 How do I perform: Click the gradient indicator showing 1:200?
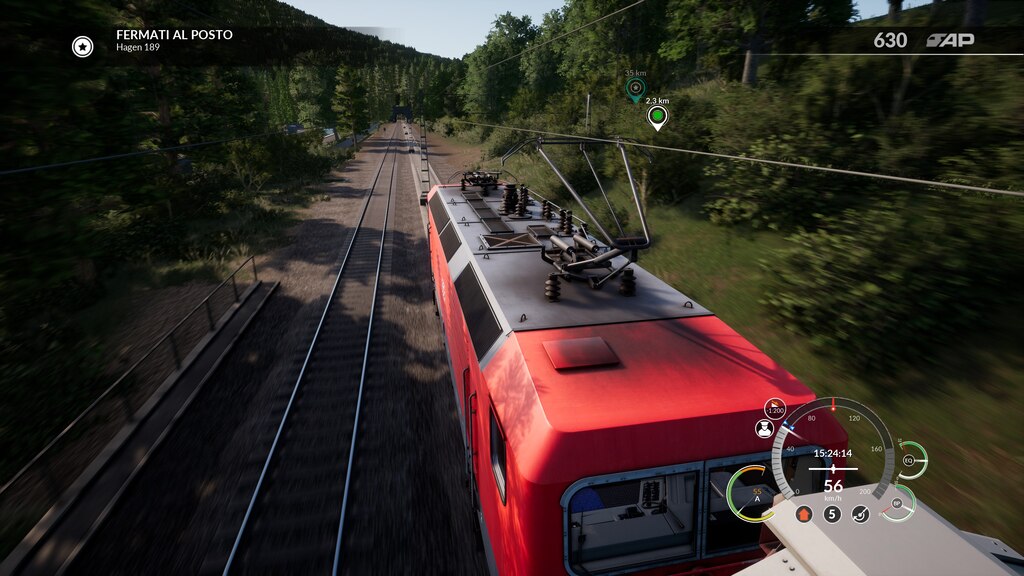[x=775, y=408]
